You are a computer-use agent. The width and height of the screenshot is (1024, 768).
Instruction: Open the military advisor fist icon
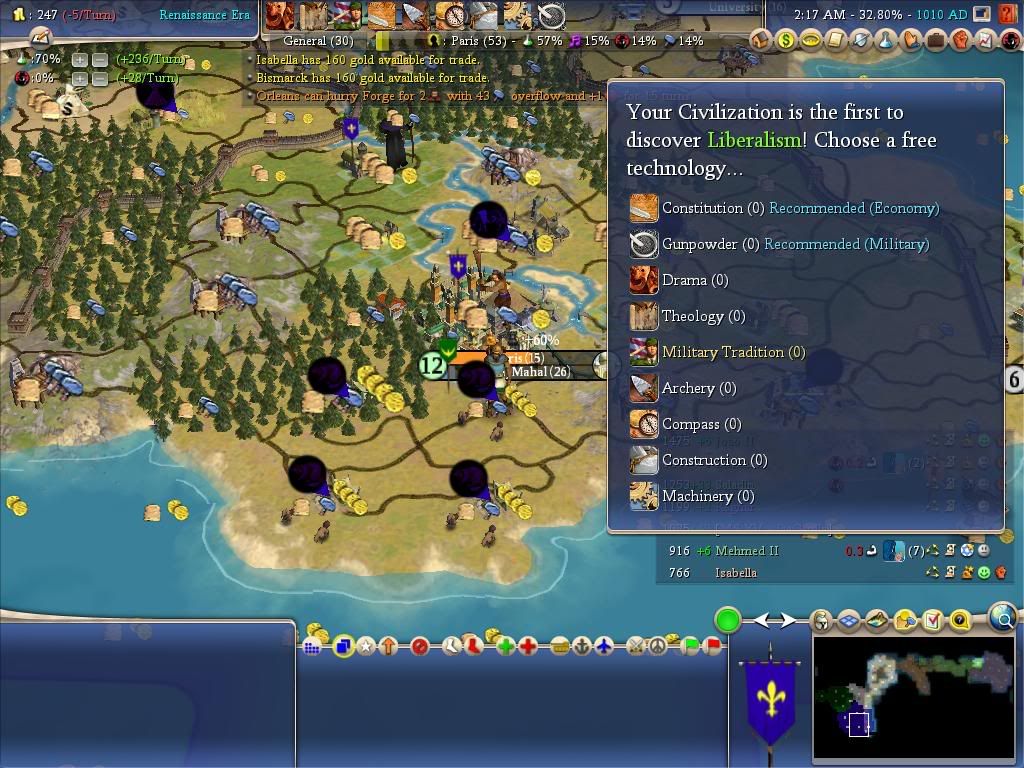pos(960,40)
